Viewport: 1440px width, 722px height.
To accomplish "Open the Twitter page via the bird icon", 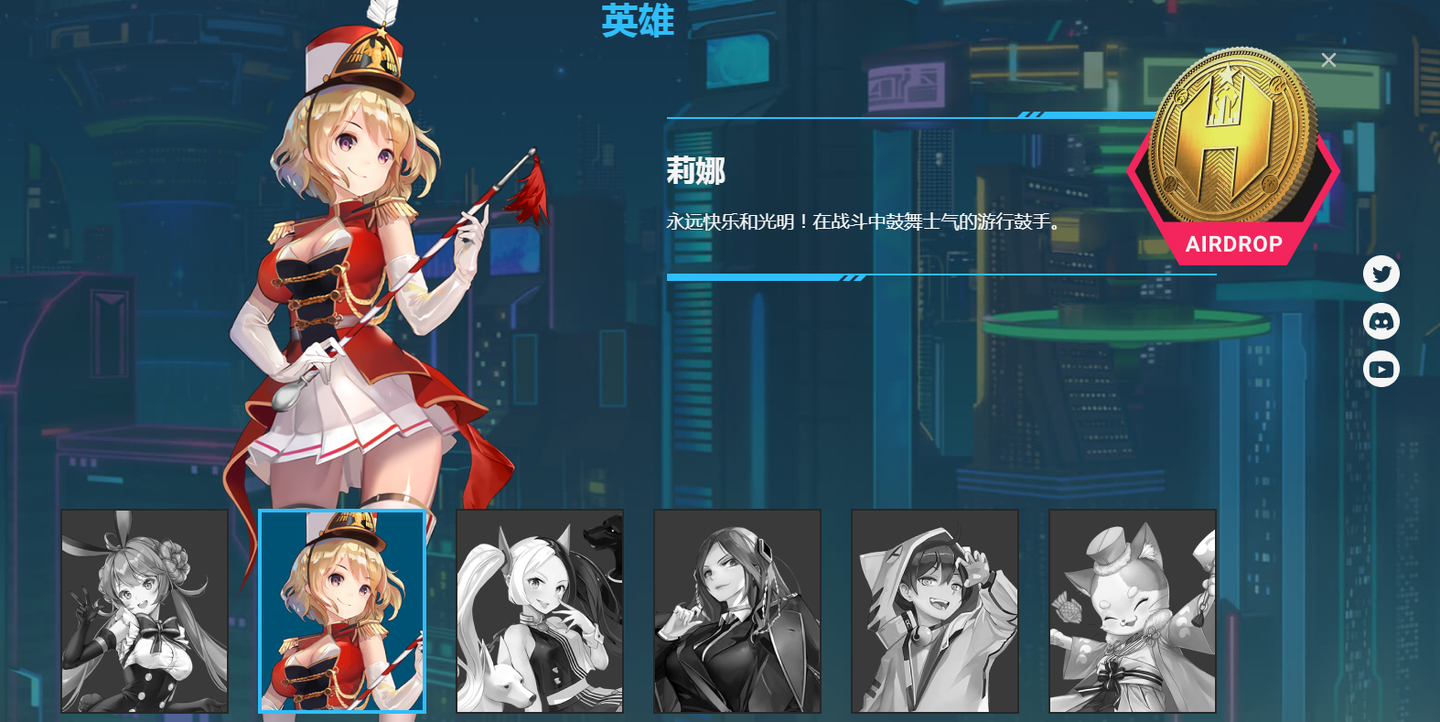I will pos(1381,273).
